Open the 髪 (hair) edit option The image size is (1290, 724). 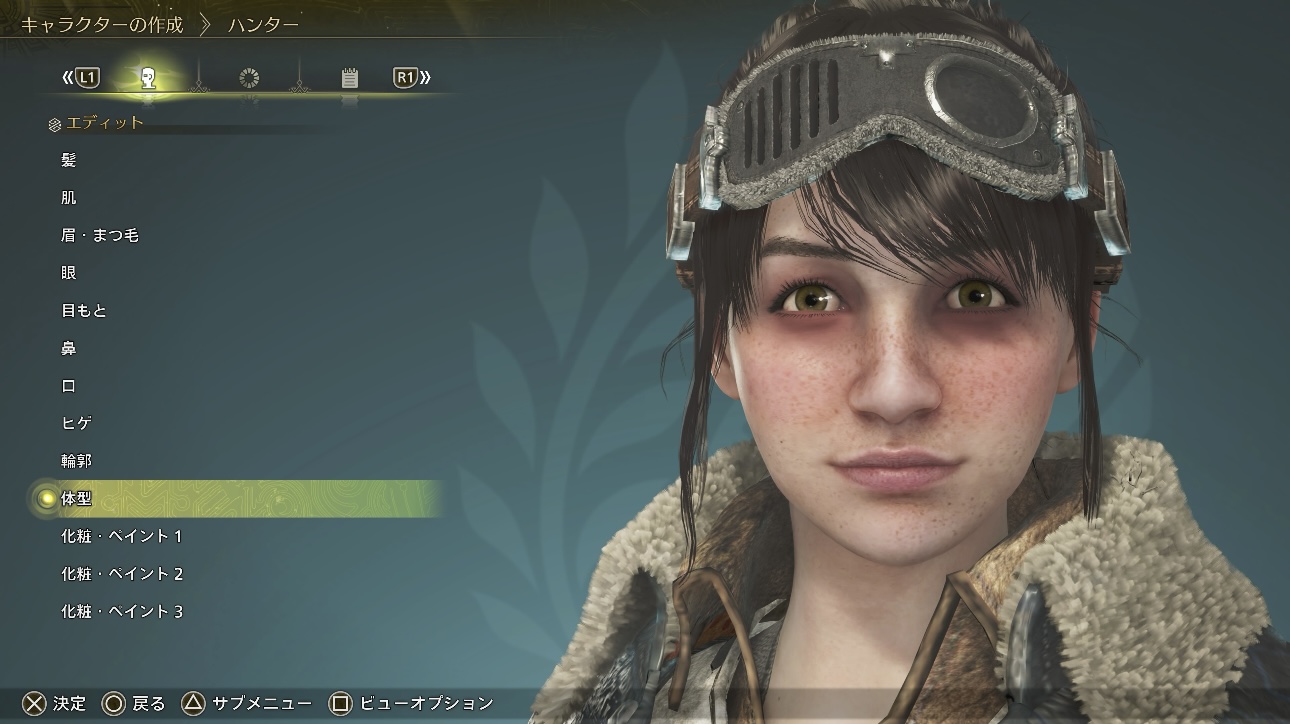(69, 160)
